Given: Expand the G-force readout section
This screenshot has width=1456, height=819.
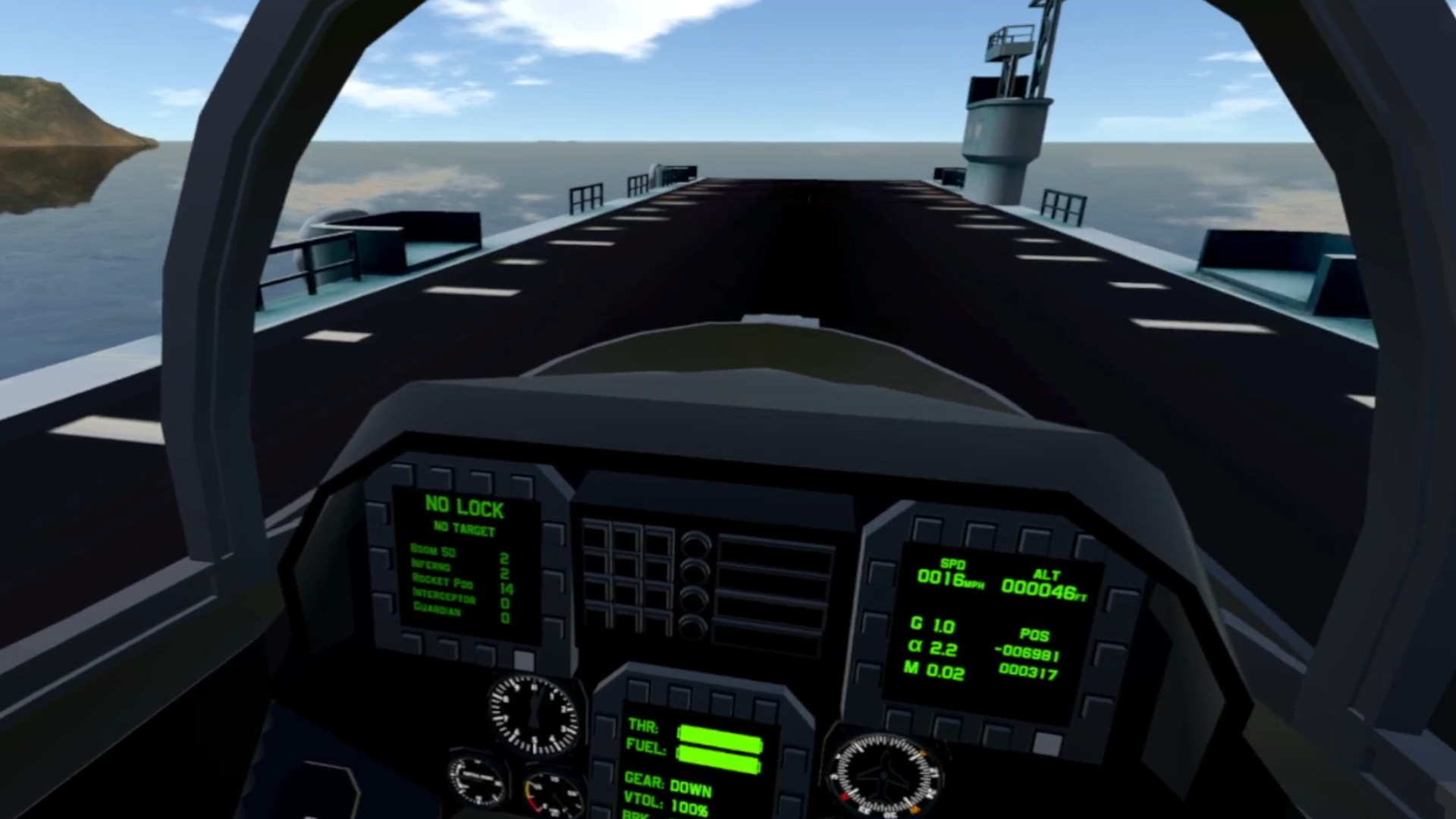Looking at the screenshot, I should click(933, 626).
